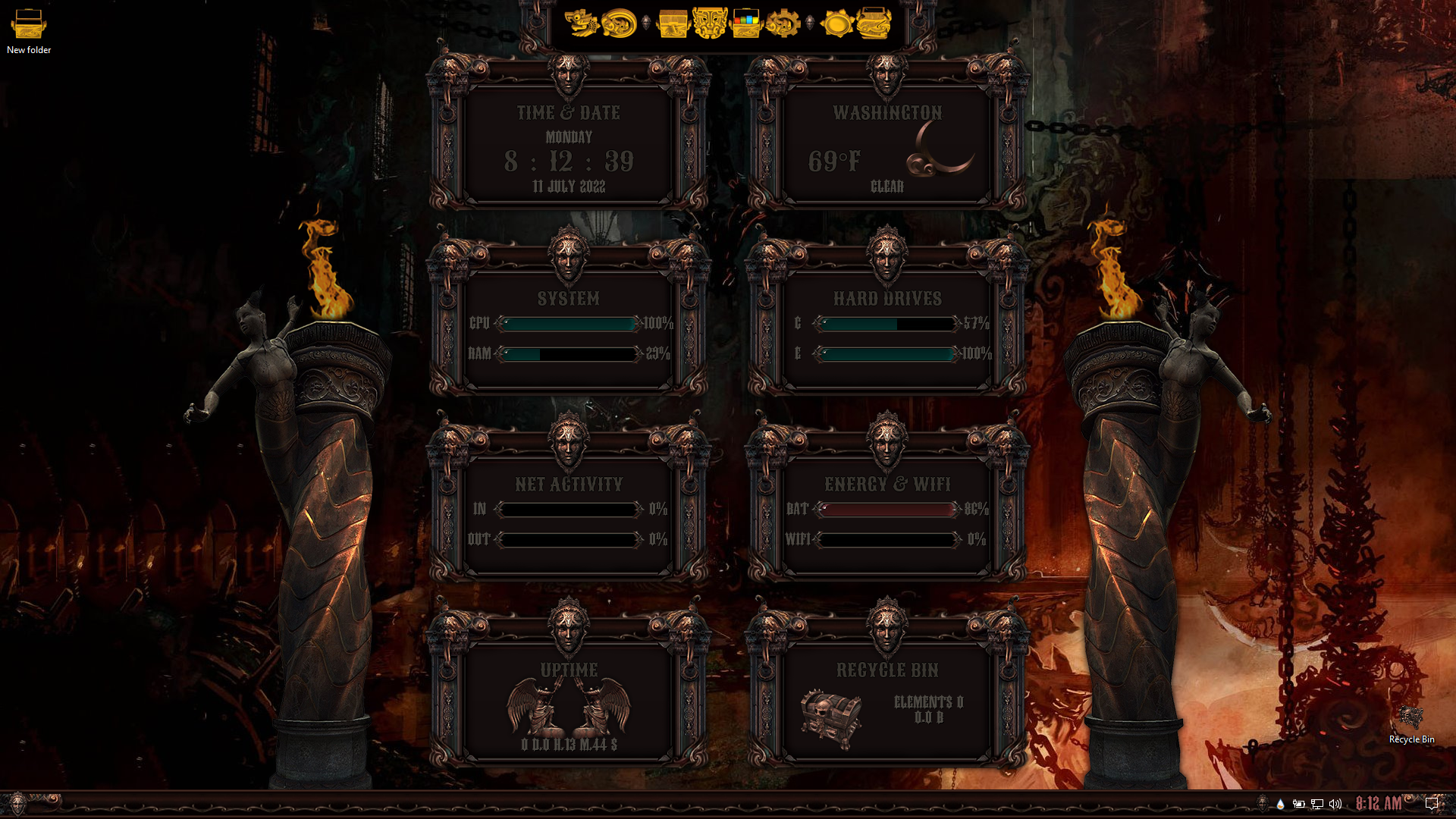
Task: Launch the golden coiled serpent dock icon
Action: [x=620, y=24]
